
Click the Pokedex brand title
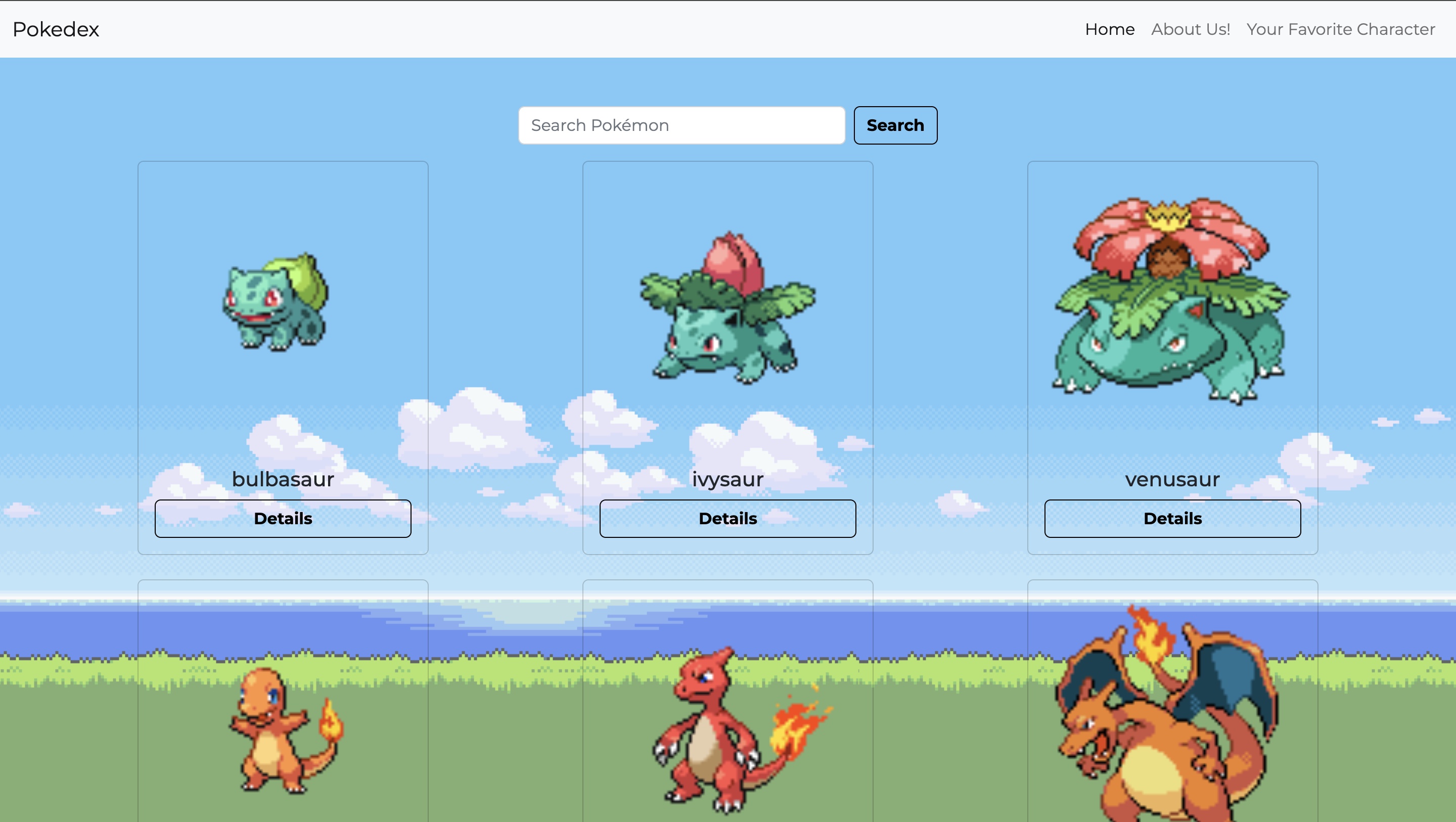pyautogui.click(x=56, y=29)
